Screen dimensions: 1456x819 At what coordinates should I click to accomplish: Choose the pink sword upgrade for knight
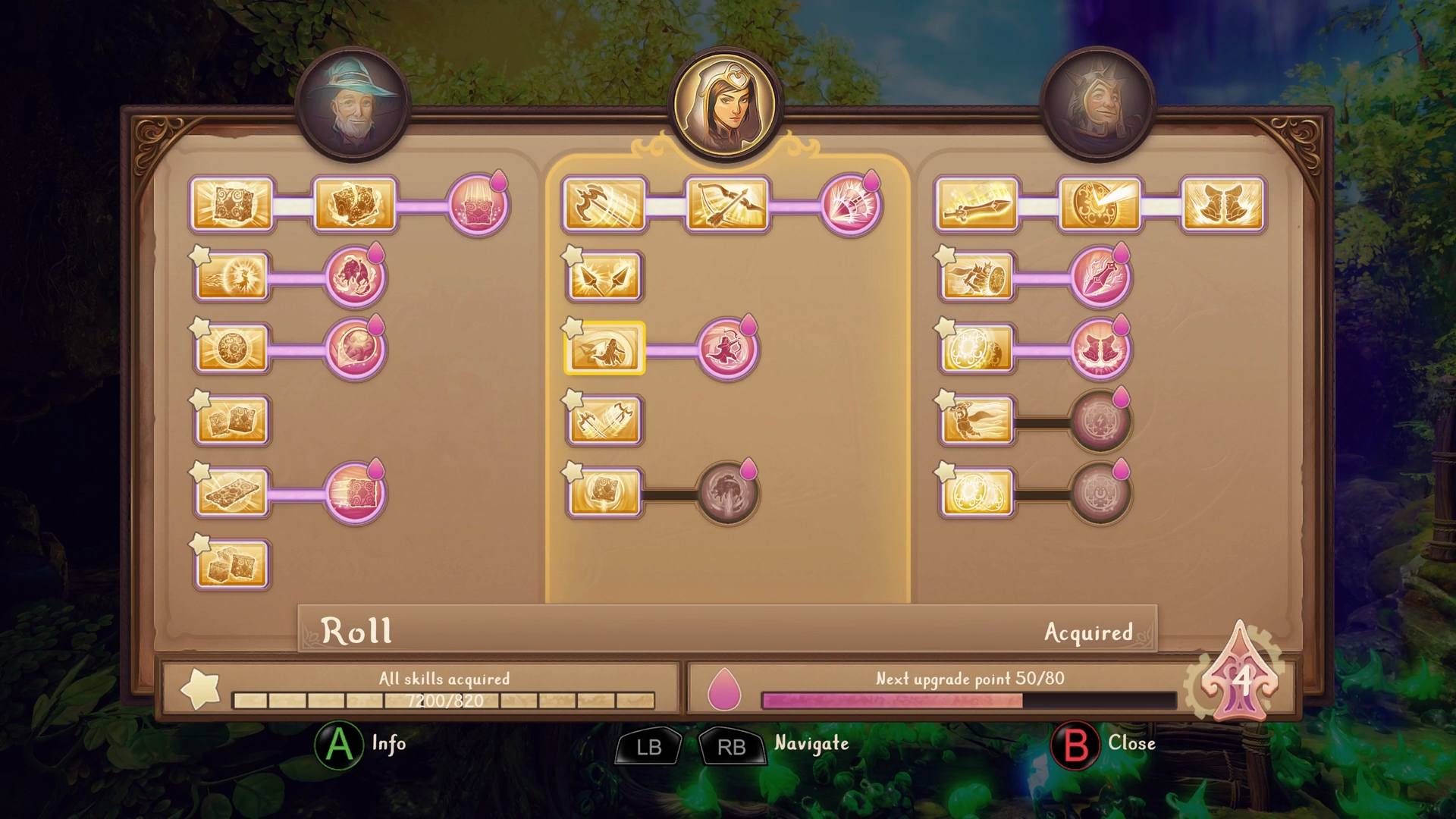coord(1100,277)
